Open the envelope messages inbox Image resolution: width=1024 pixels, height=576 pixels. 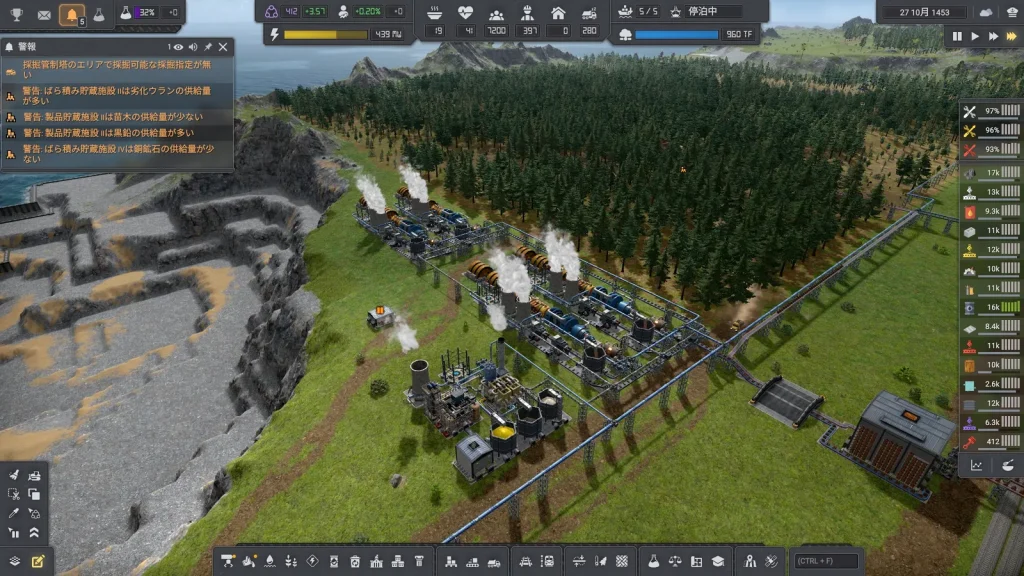[x=44, y=14]
